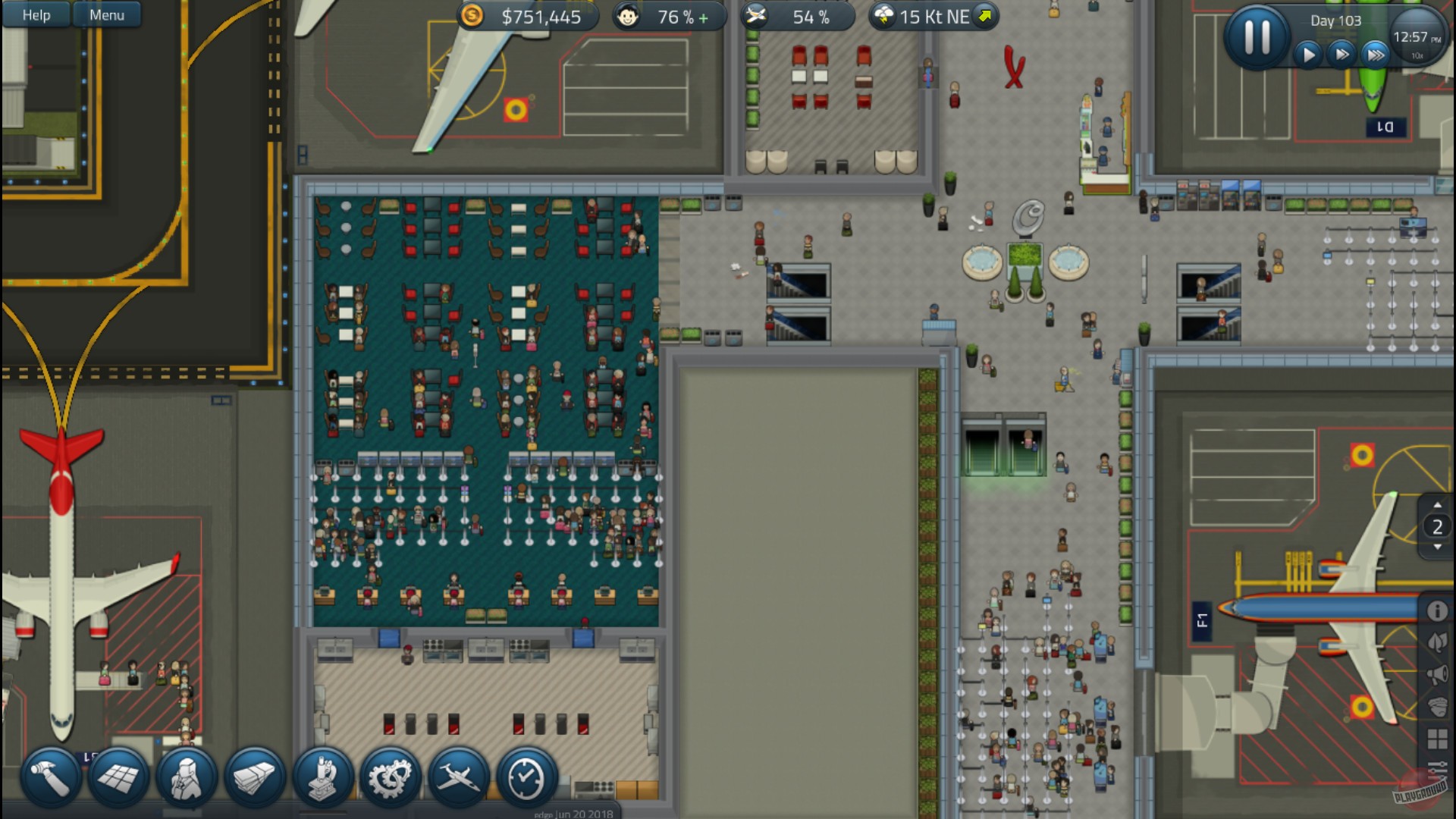
Task: Select the leaf environment overlay icon
Action: pyautogui.click(x=1437, y=641)
